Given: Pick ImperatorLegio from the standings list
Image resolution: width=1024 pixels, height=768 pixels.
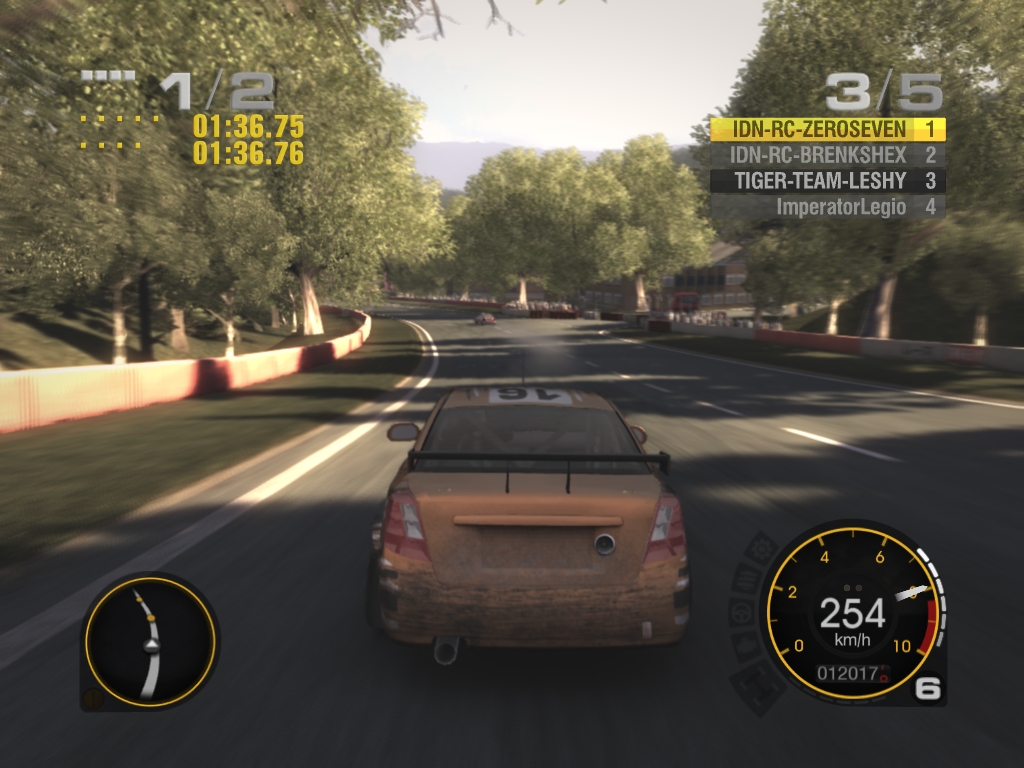Looking at the screenshot, I should [x=827, y=207].
